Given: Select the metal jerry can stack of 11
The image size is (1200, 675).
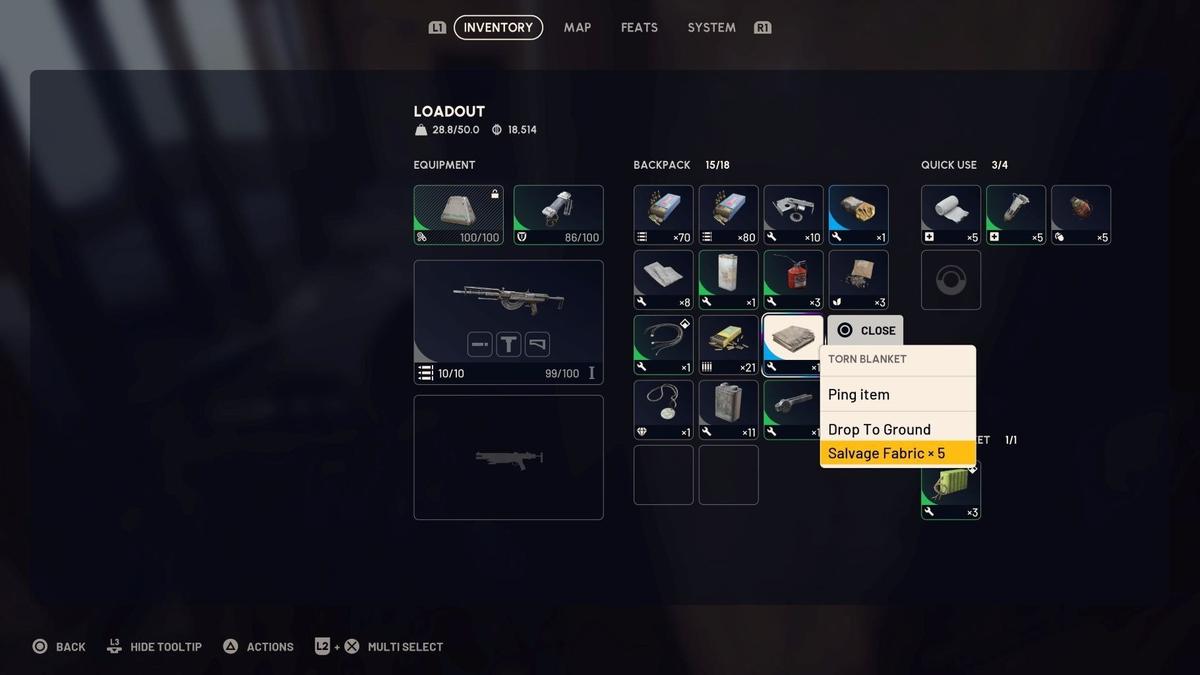Looking at the screenshot, I should [x=728, y=410].
